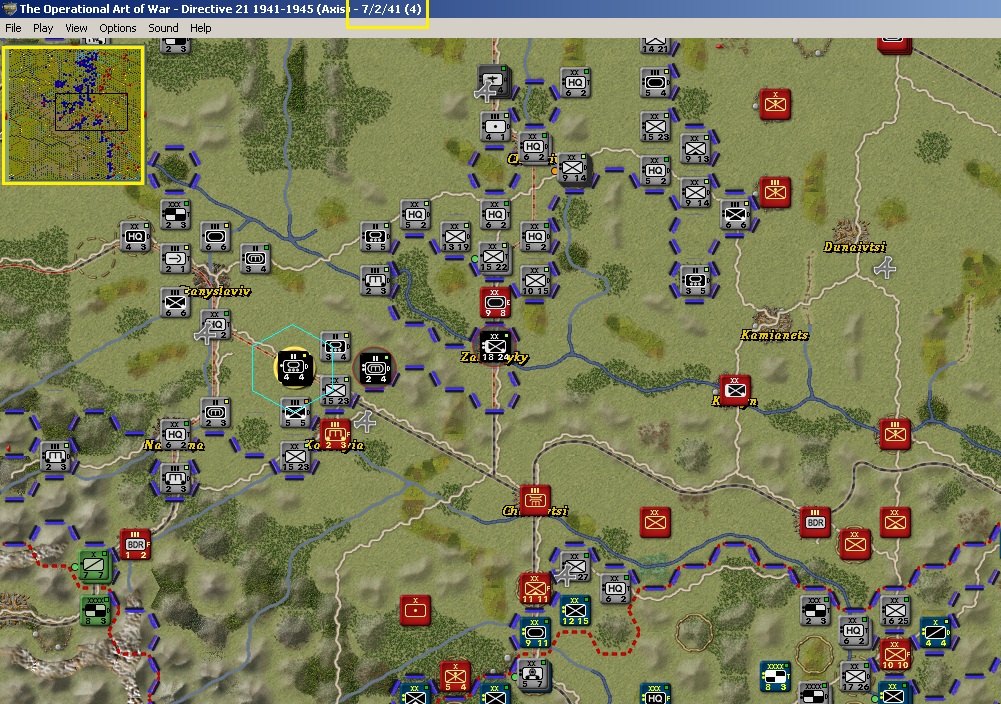
Task: Open the View menu
Action: click(76, 28)
